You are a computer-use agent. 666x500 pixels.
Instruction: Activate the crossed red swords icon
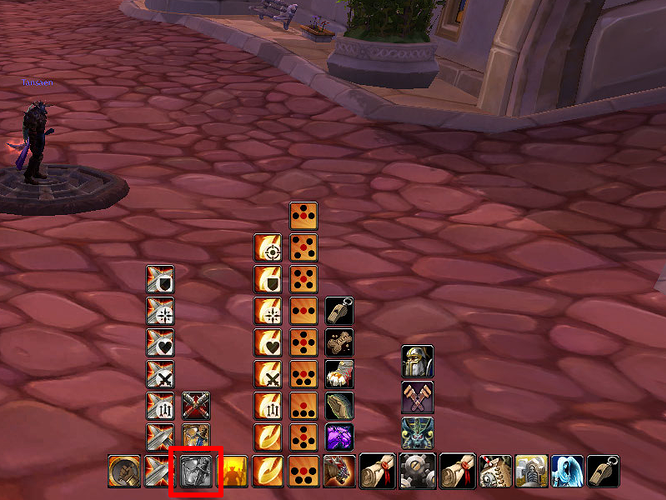[x=196, y=405]
